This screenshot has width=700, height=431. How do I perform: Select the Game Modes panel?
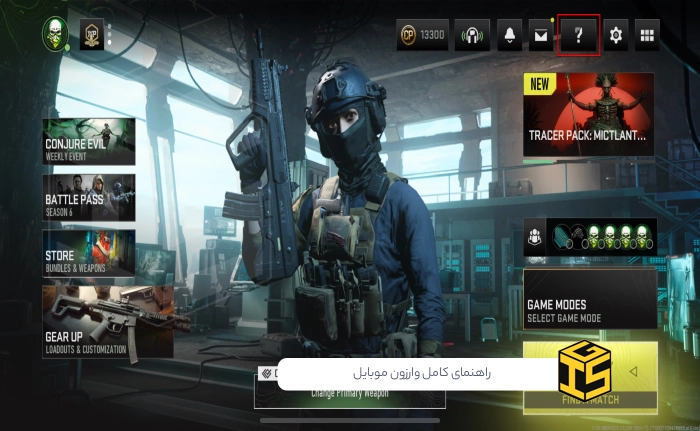[x=590, y=298]
